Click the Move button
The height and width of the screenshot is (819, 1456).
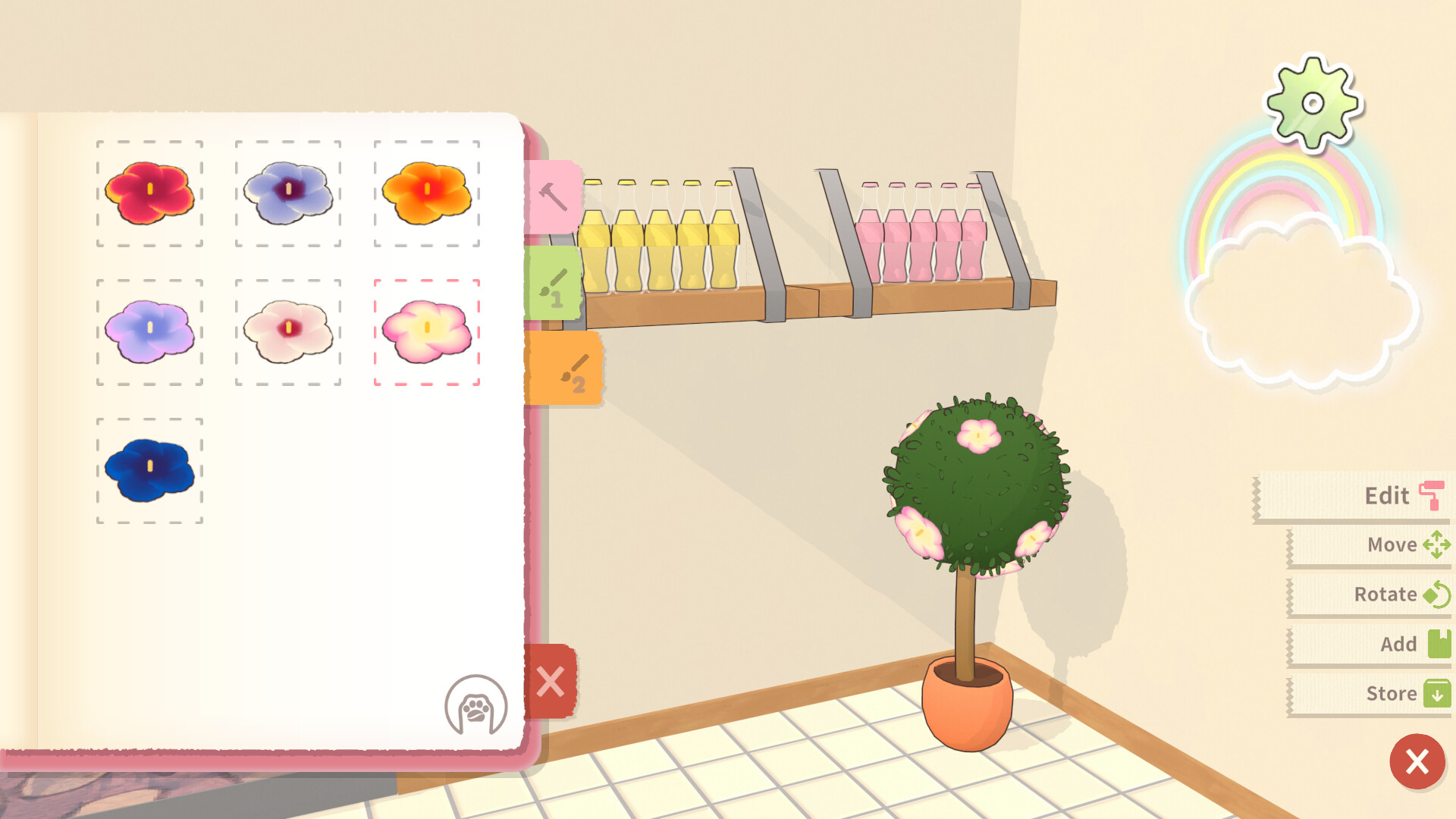pos(1392,545)
